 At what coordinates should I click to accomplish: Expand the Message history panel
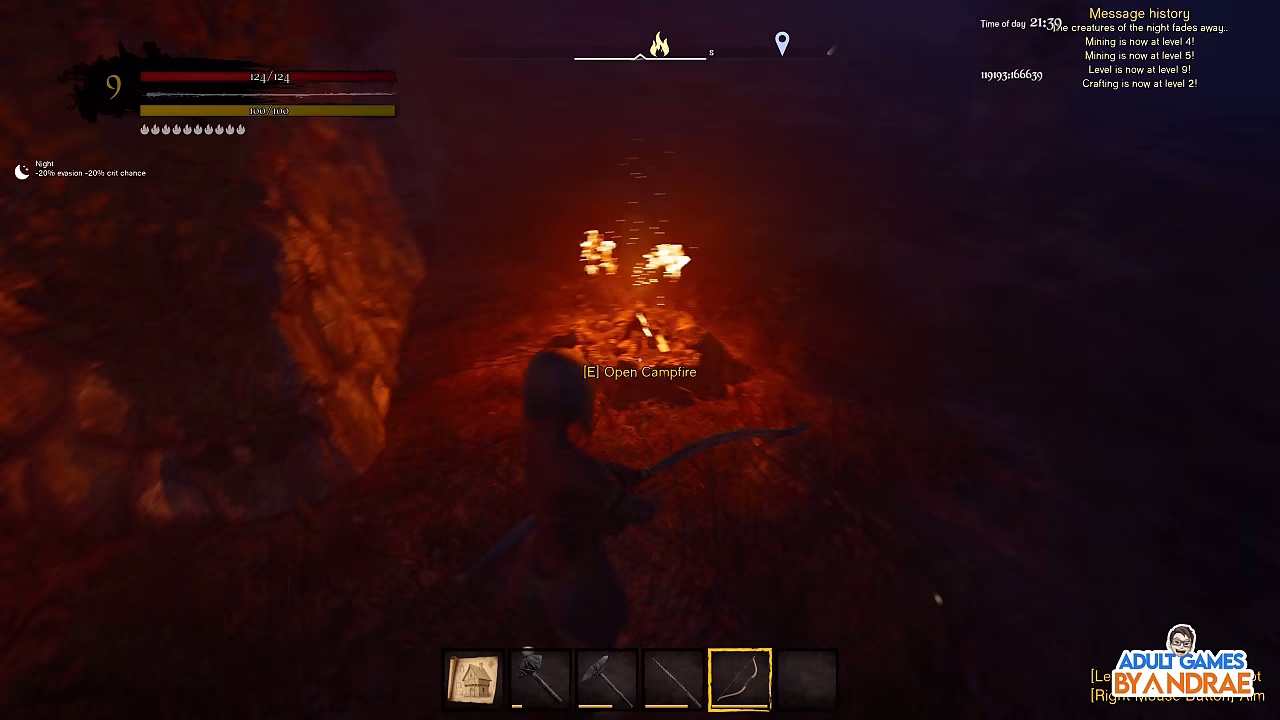1138,13
